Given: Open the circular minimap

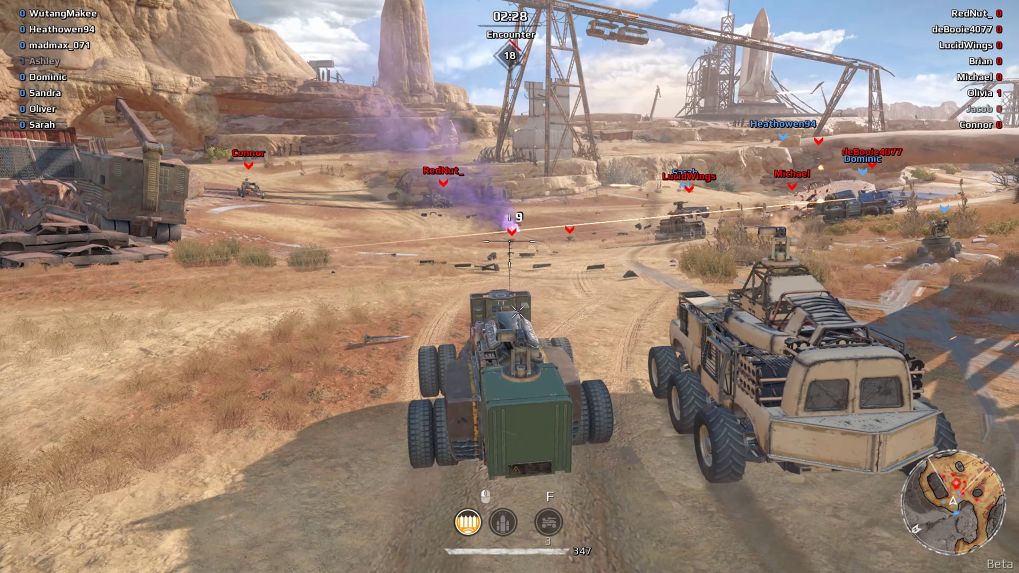Looking at the screenshot, I should click(x=953, y=501).
